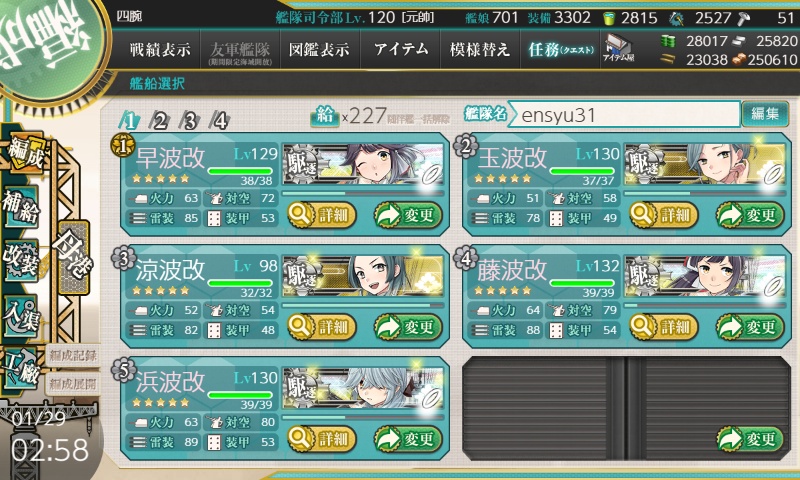
Task: Open the 任務 quest menu
Action: pyautogui.click(x=560, y=49)
